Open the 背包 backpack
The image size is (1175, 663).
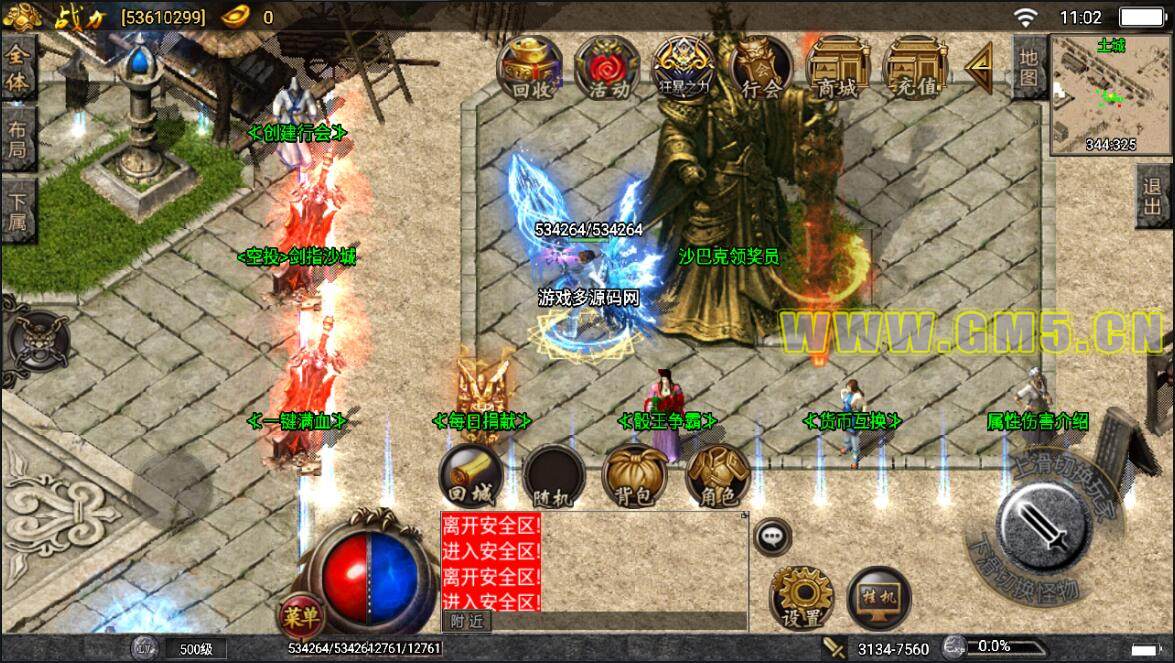click(x=634, y=476)
